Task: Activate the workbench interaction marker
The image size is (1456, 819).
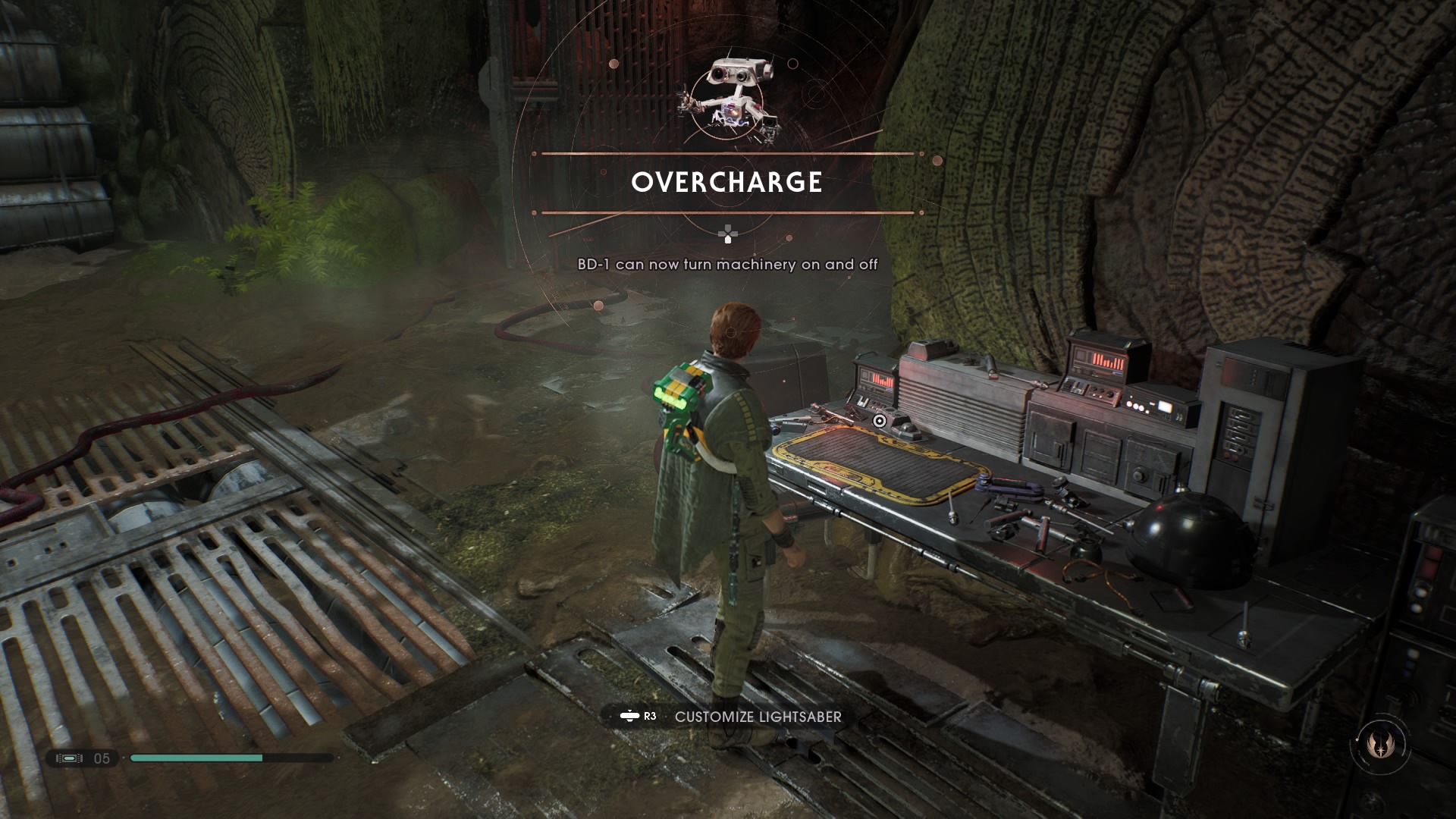Action: [879, 421]
